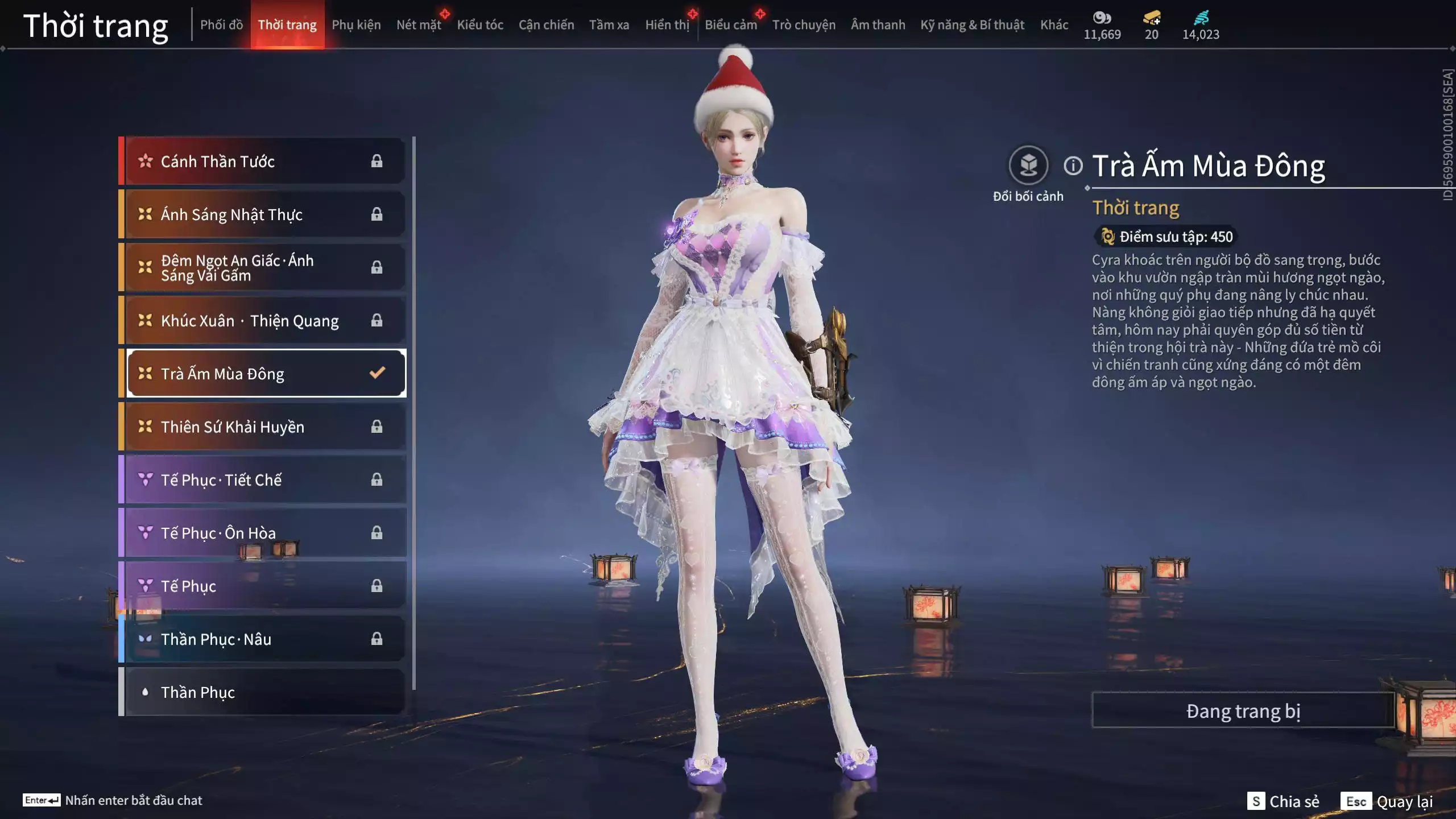Viewport: 1456px width, 819px height.
Task: Click the Đổi bối cảnh background icon
Action: point(1028,166)
